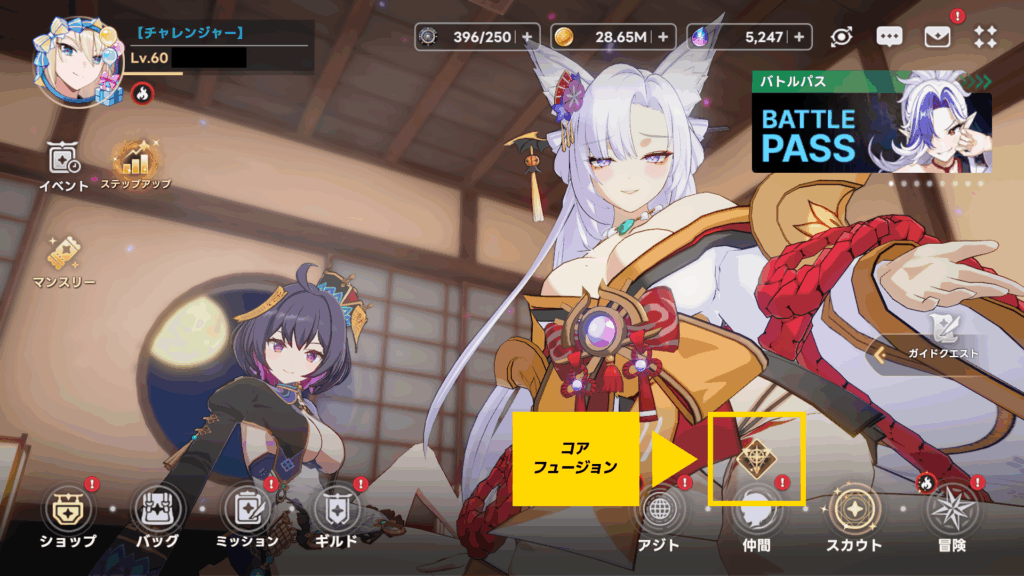Add gold coins with the plus button

coord(662,37)
